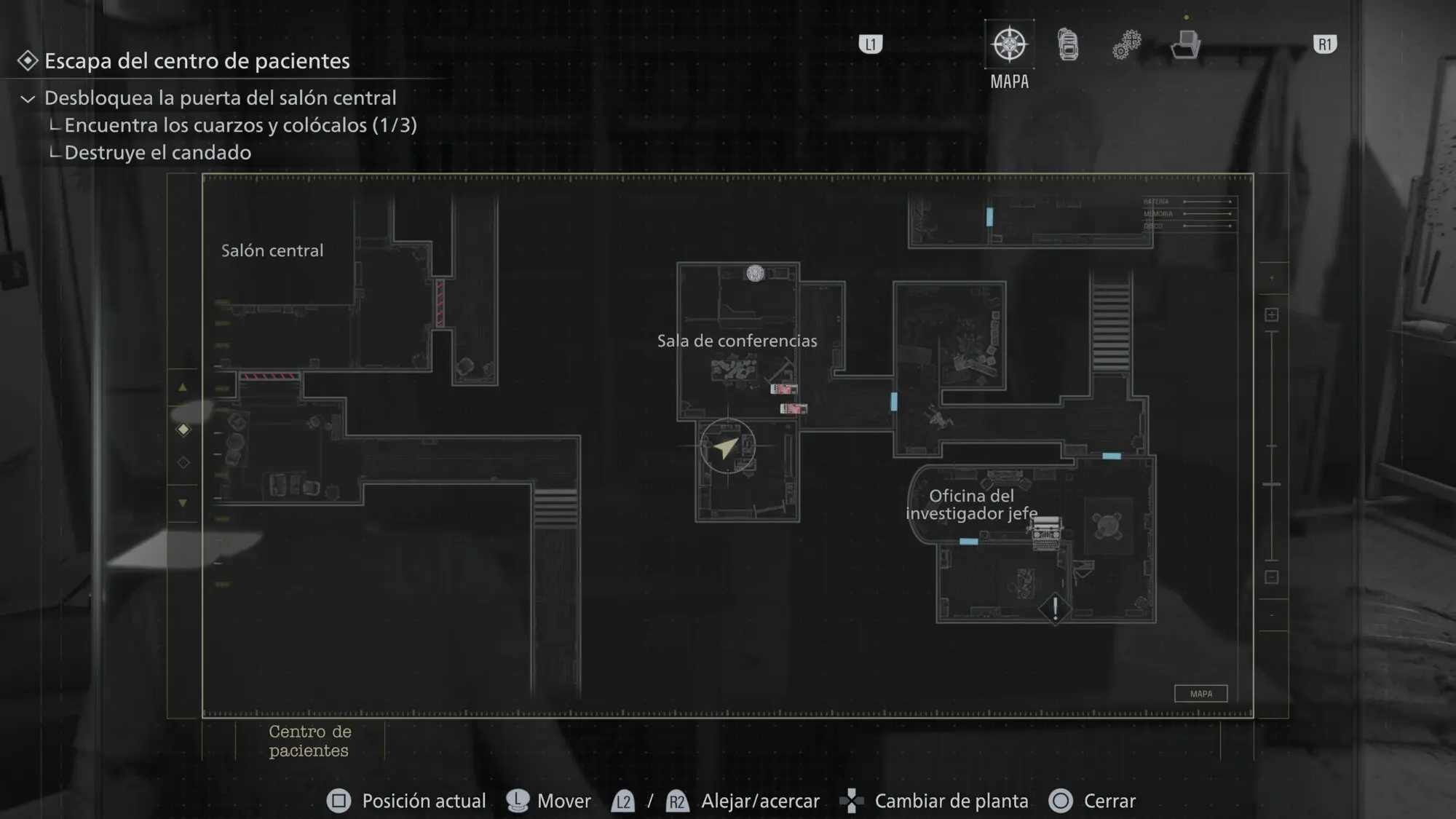Select the filled diamond current floor marker
Image resolution: width=1456 pixels, height=819 pixels.
pyautogui.click(x=183, y=430)
